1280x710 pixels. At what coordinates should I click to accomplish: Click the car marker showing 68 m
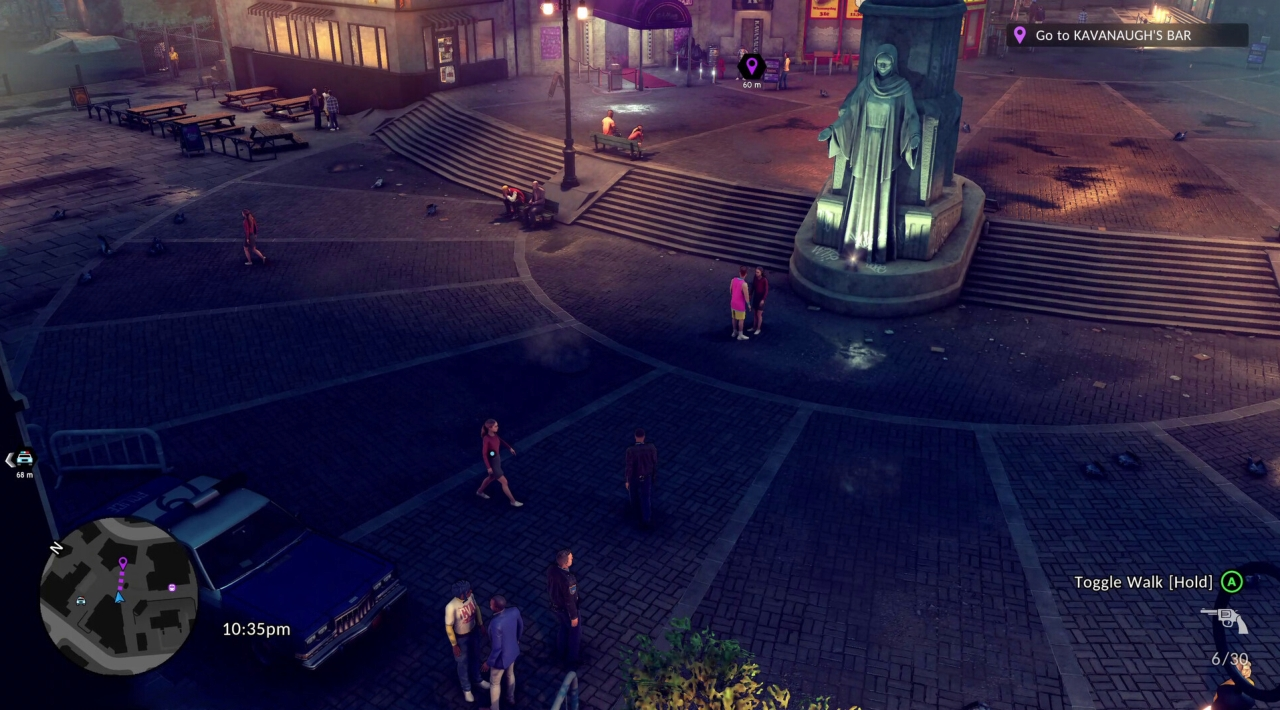click(23, 459)
